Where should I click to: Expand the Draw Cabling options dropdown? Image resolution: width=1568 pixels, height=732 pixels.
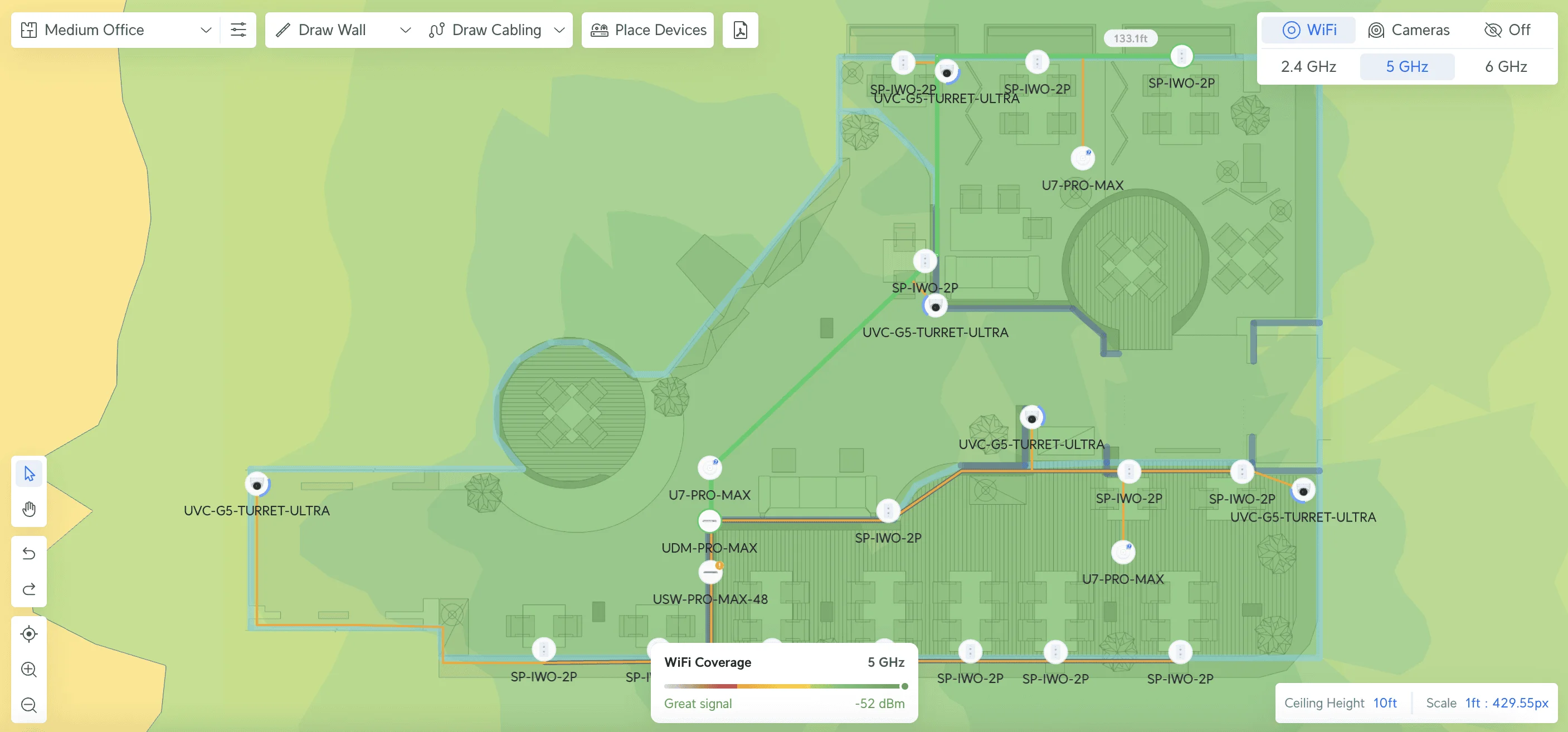click(x=559, y=29)
